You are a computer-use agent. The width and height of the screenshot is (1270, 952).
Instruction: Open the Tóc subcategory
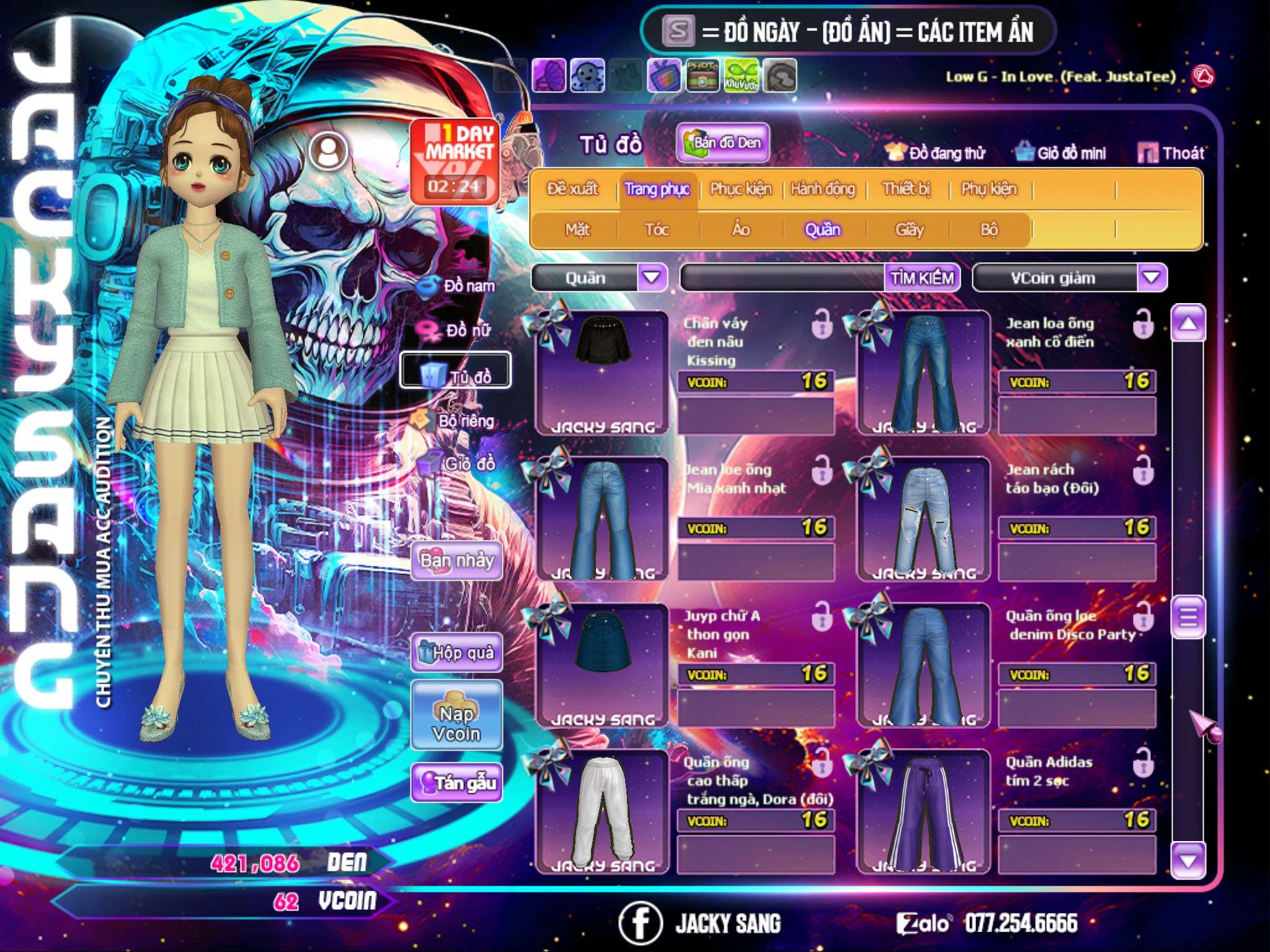click(x=657, y=230)
